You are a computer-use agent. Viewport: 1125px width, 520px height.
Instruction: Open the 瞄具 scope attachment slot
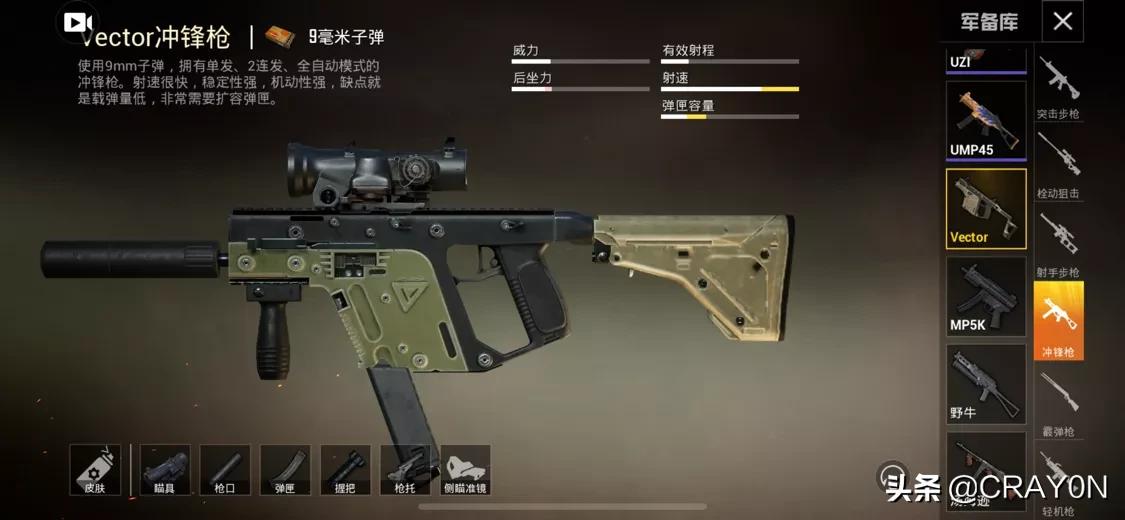click(x=165, y=470)
